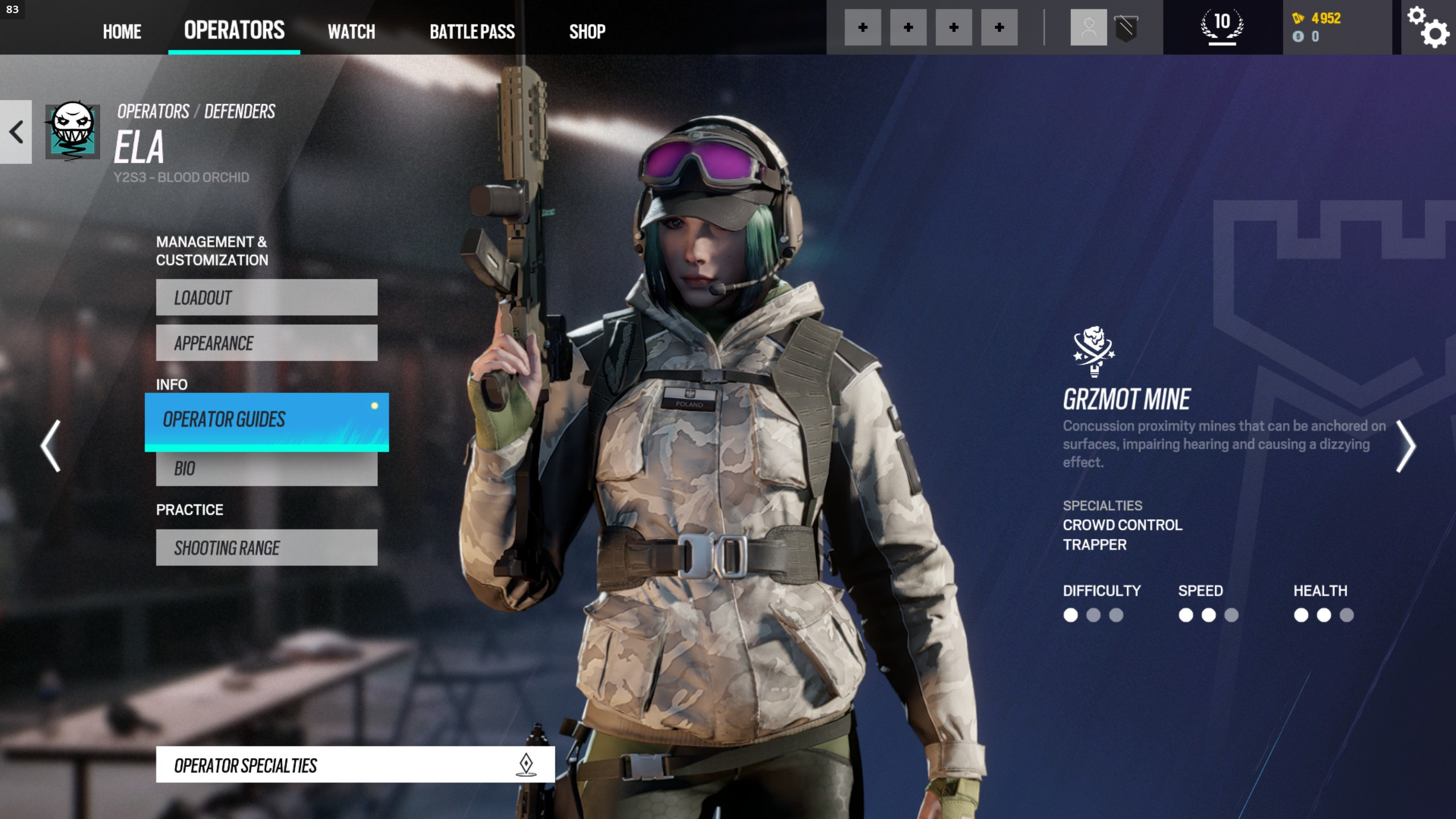Open settings via the gear icon
This screenshot has width=1456, height=819.
[x=1428, y=27]
